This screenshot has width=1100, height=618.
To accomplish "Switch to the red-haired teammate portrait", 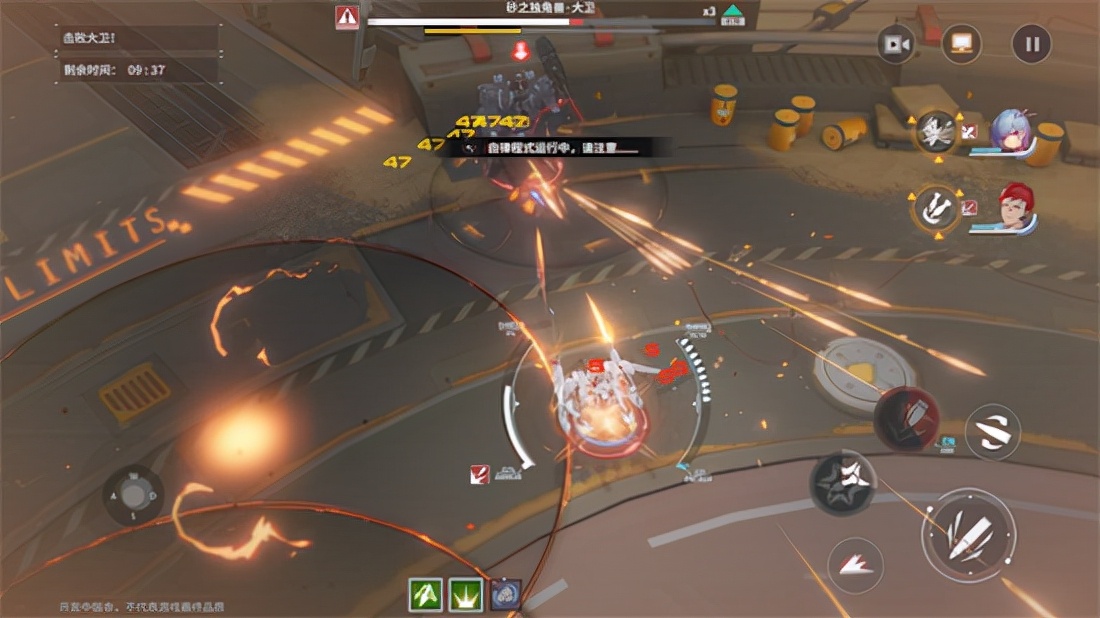I will click(x=1015, y=208).
